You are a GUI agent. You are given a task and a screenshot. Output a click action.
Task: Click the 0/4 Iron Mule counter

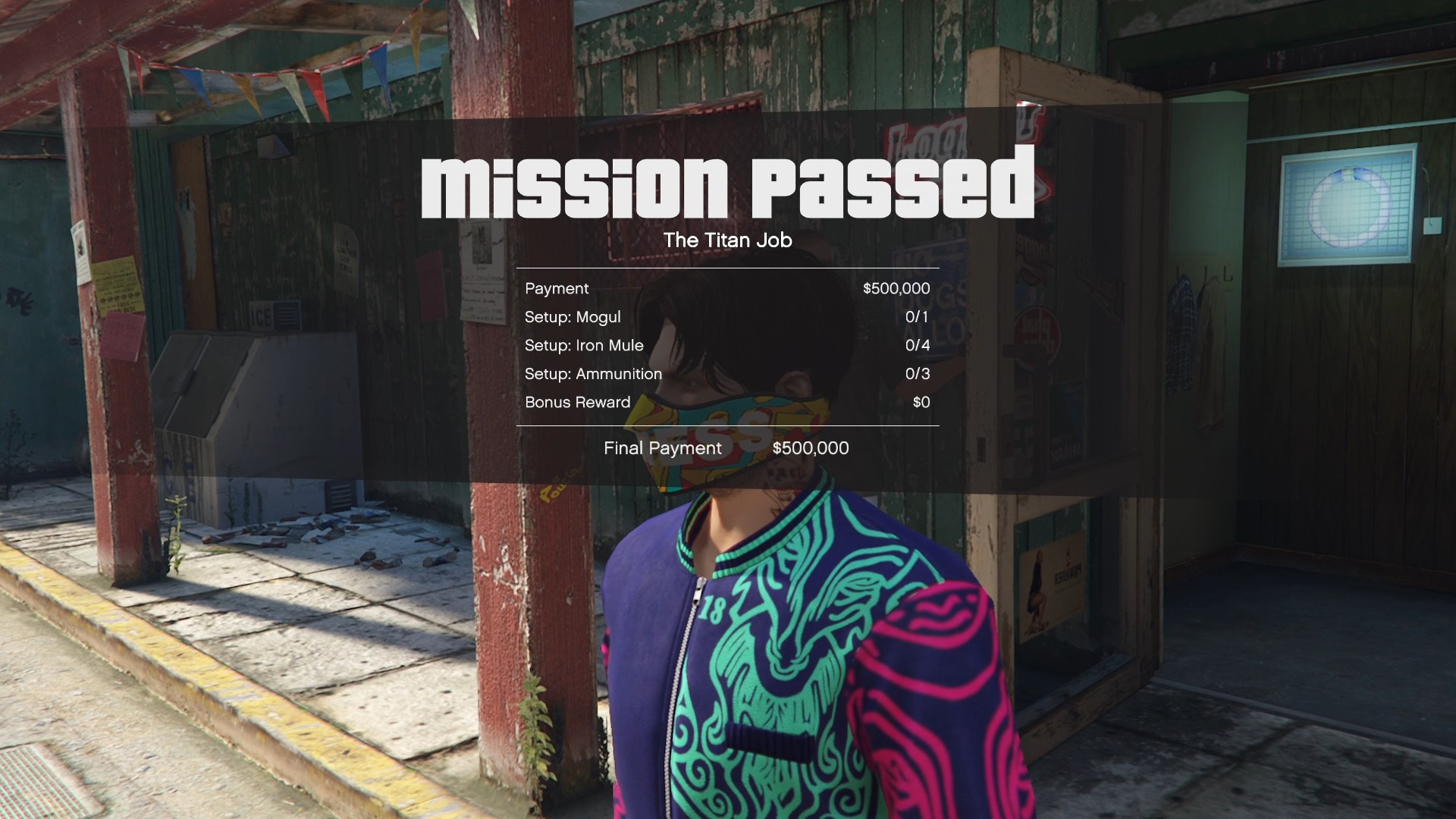click(x=918, y=345)
